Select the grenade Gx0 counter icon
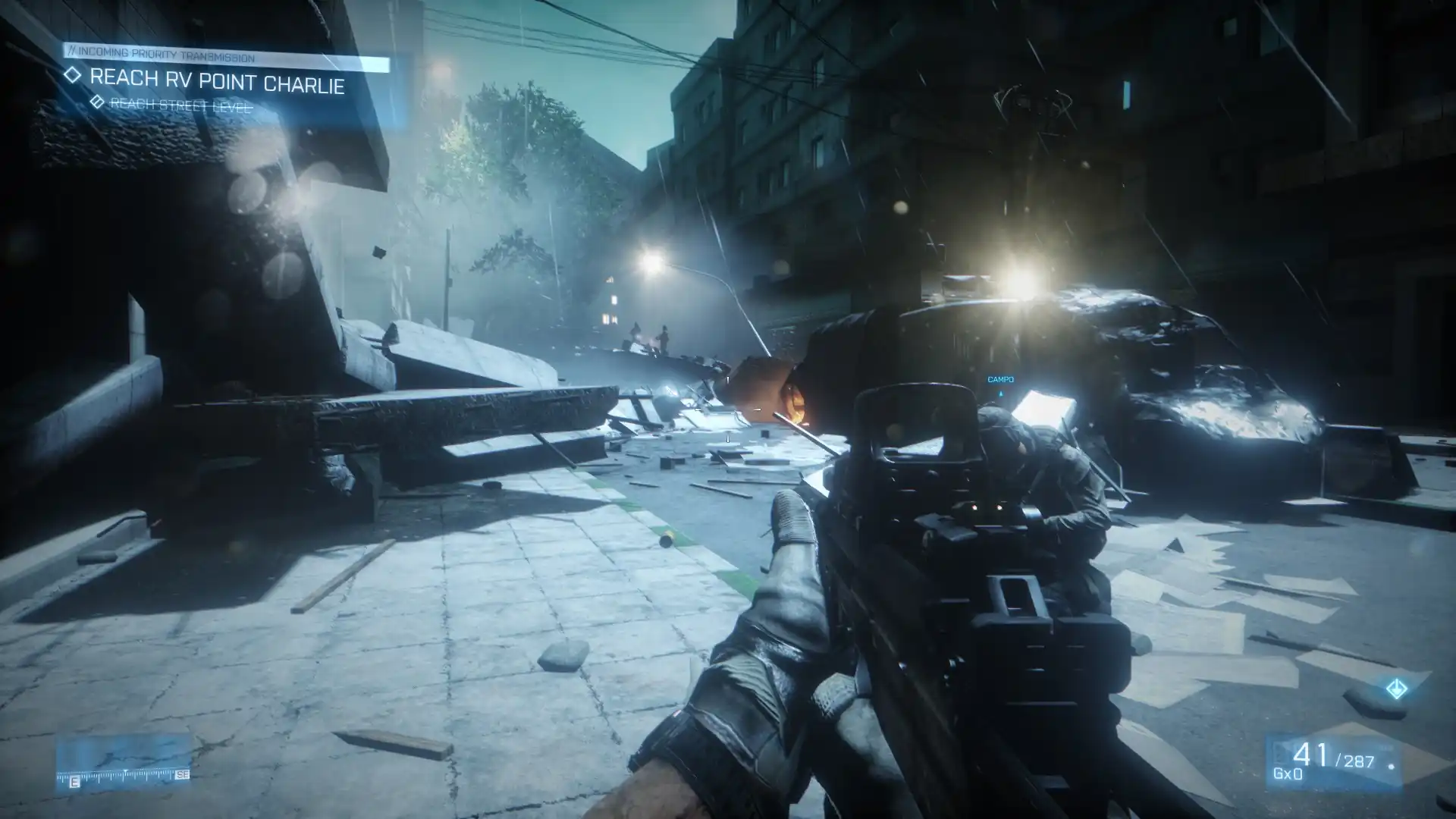The height and width of the screenshot is (819, 1456). pos(1288,775)
